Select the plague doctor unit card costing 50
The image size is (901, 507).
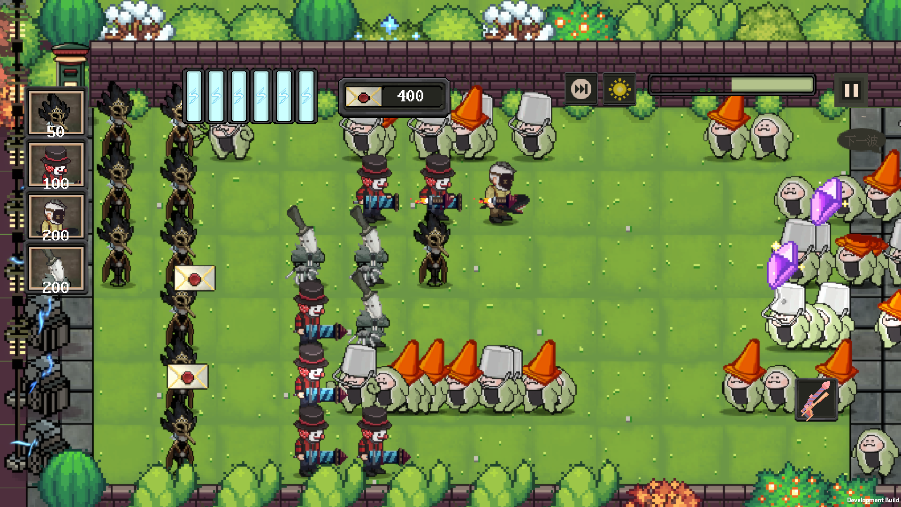pos(56,113)
